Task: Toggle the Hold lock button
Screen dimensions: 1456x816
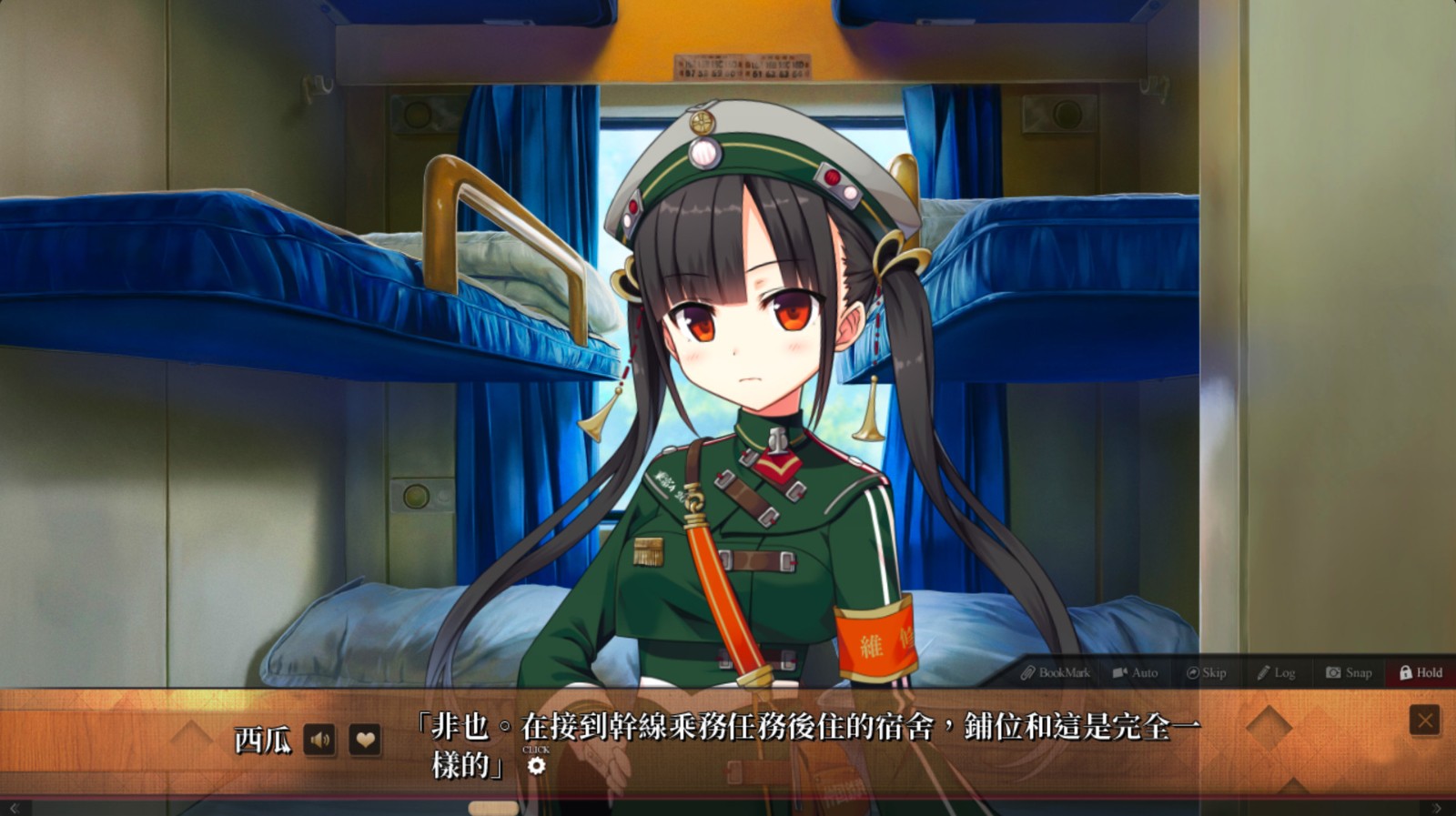Action: coord(1421,673)
